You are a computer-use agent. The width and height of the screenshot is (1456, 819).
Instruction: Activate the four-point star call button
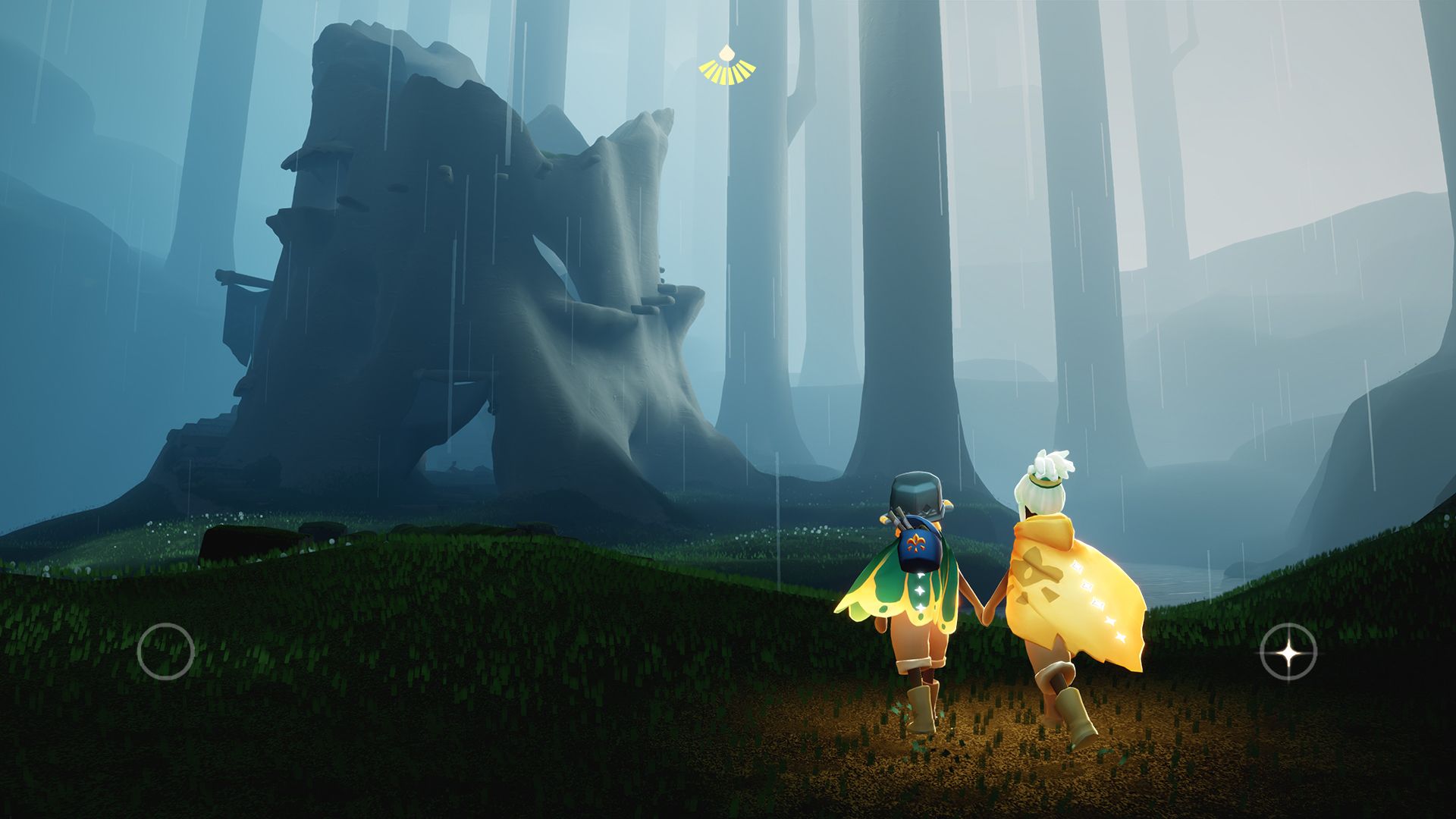[1288, 651]
